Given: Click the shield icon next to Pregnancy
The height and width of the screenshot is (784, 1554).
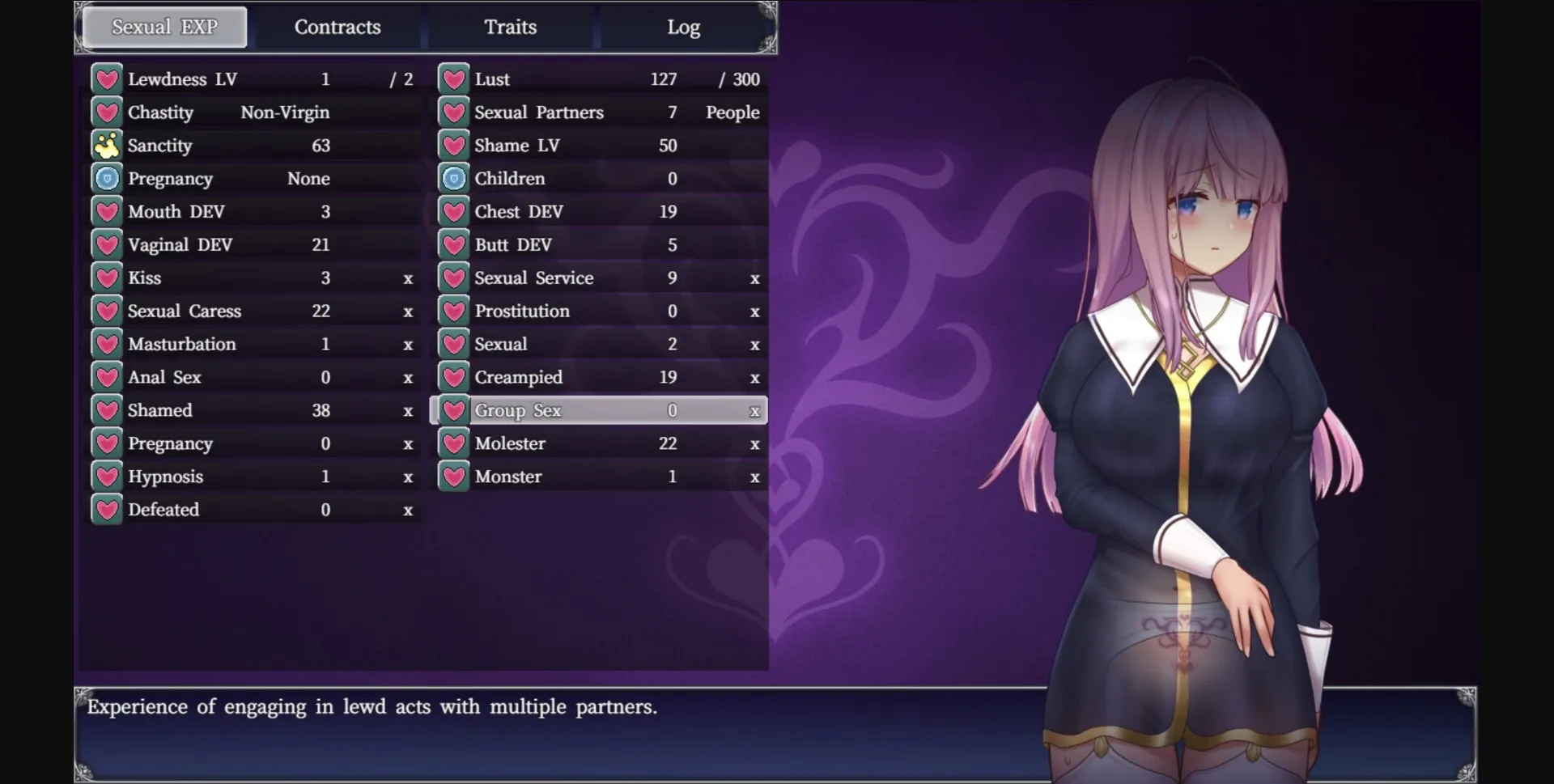Looking at the screenshot, I should [x=106, y=178].
